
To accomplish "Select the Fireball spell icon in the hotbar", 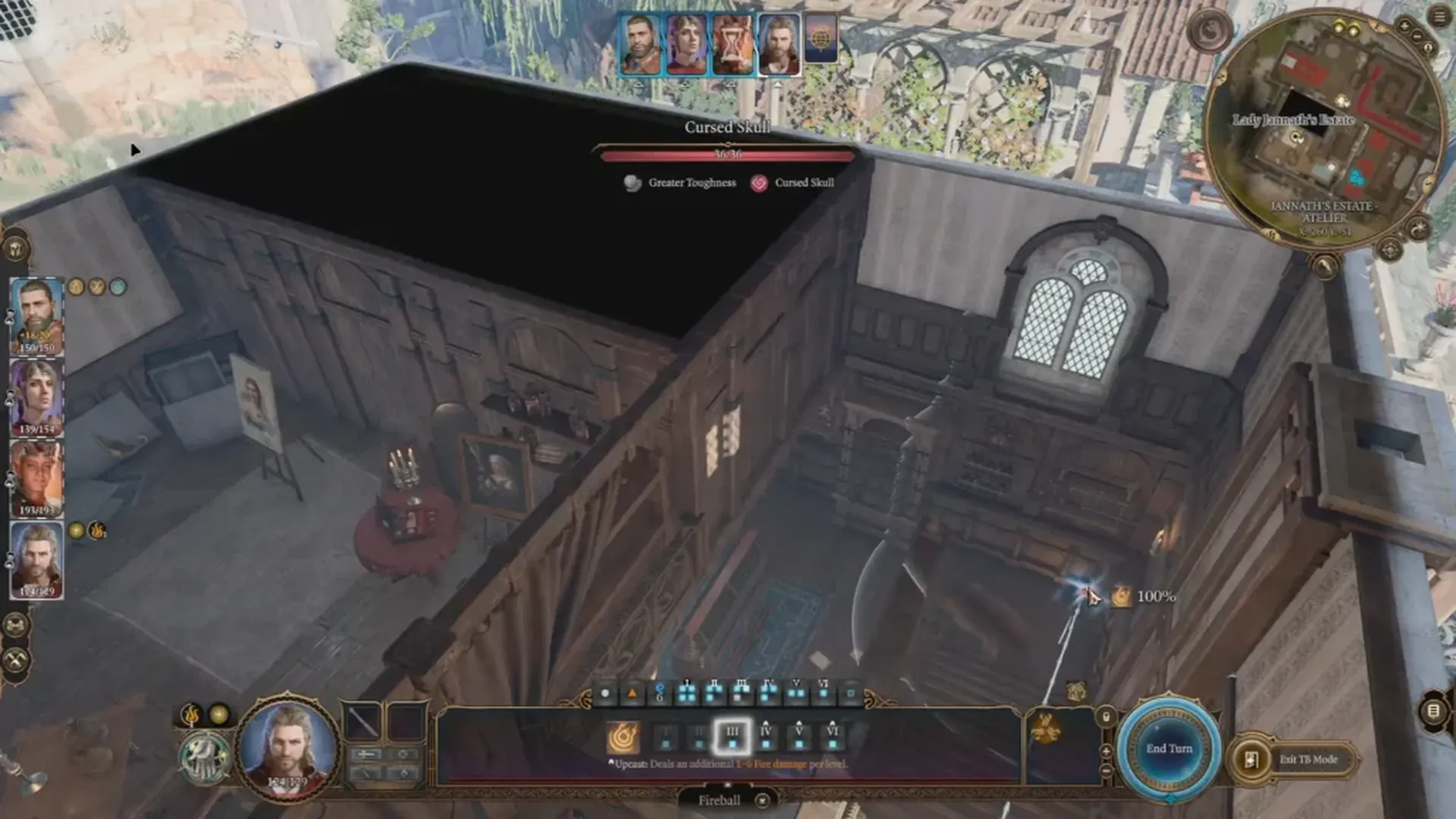I will pyautogui.click(x=622, y=736).
